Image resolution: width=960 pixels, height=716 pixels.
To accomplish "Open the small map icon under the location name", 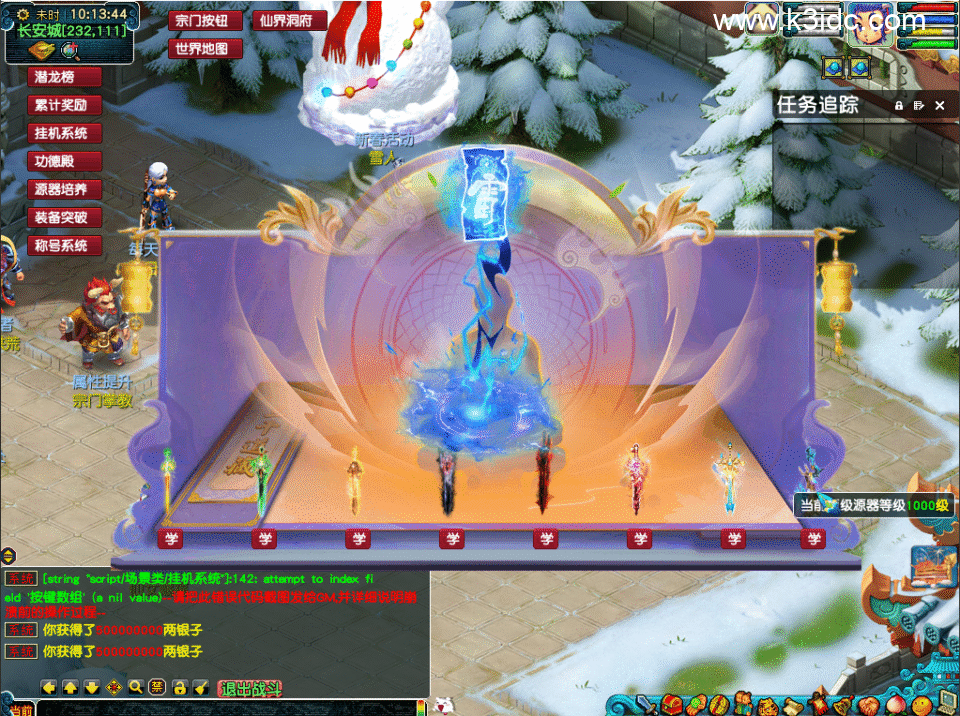I will tap(40, 50).
